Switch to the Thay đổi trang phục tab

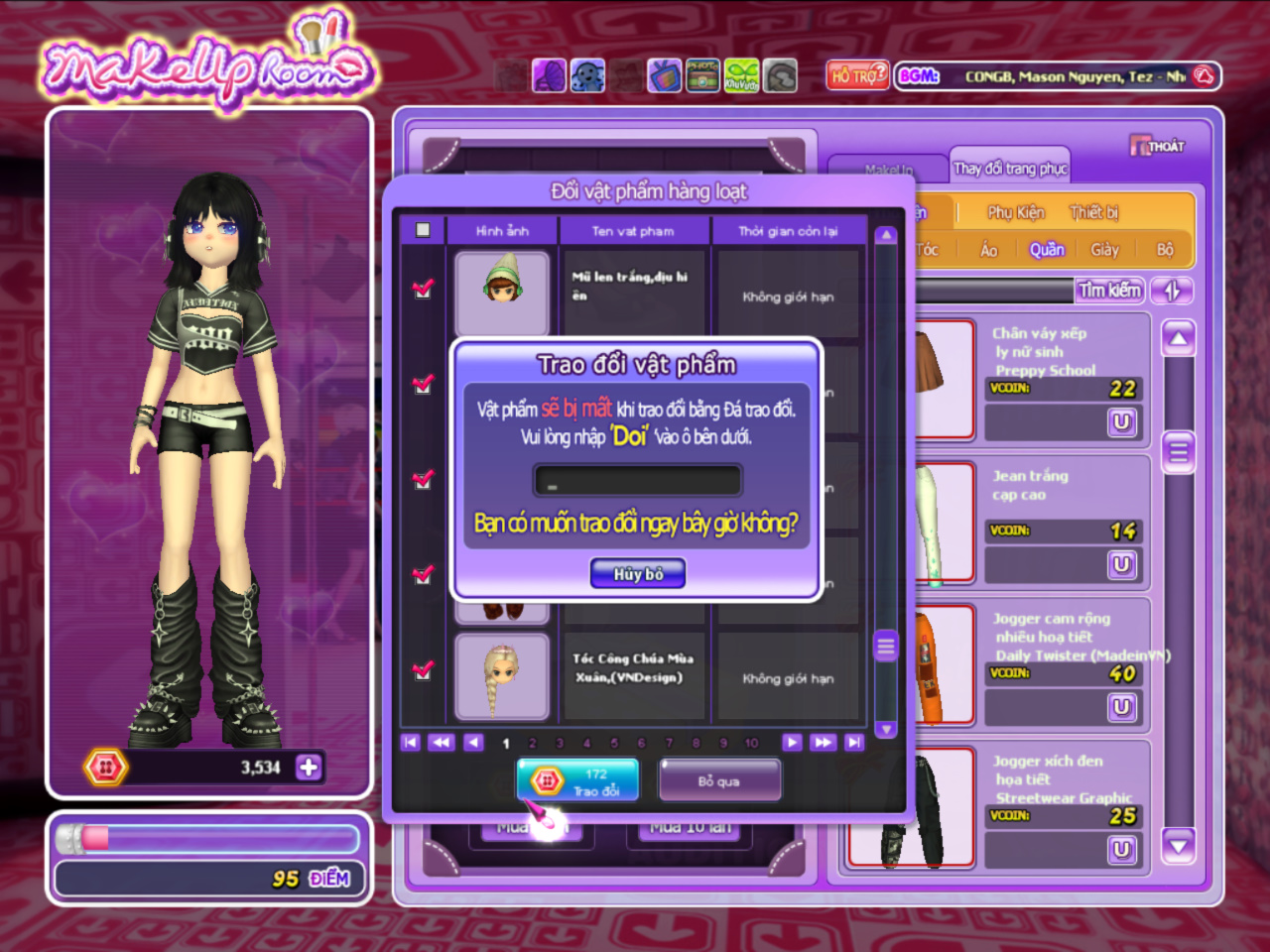(x=1010, y=169)
